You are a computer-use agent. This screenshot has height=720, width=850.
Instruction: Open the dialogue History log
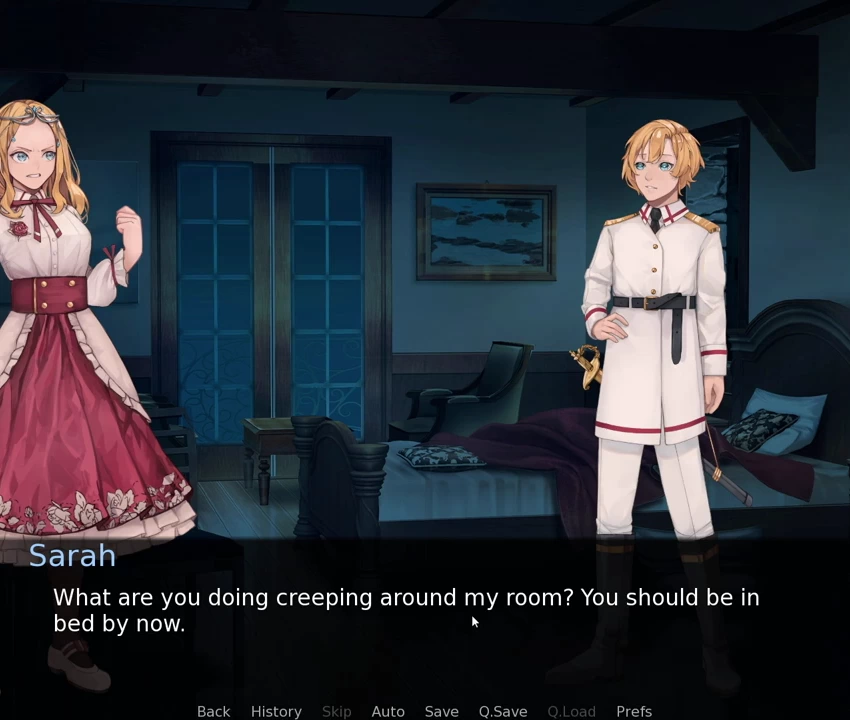coord(276,711)
